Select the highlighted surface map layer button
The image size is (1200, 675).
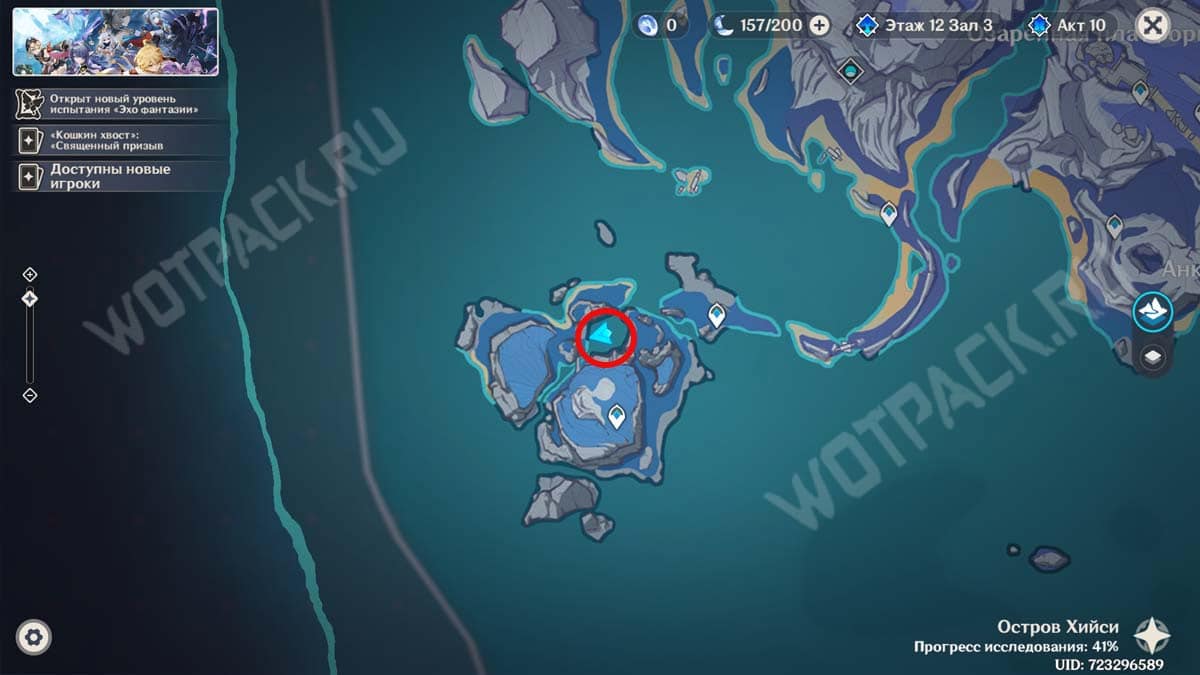pos(1152,311)
